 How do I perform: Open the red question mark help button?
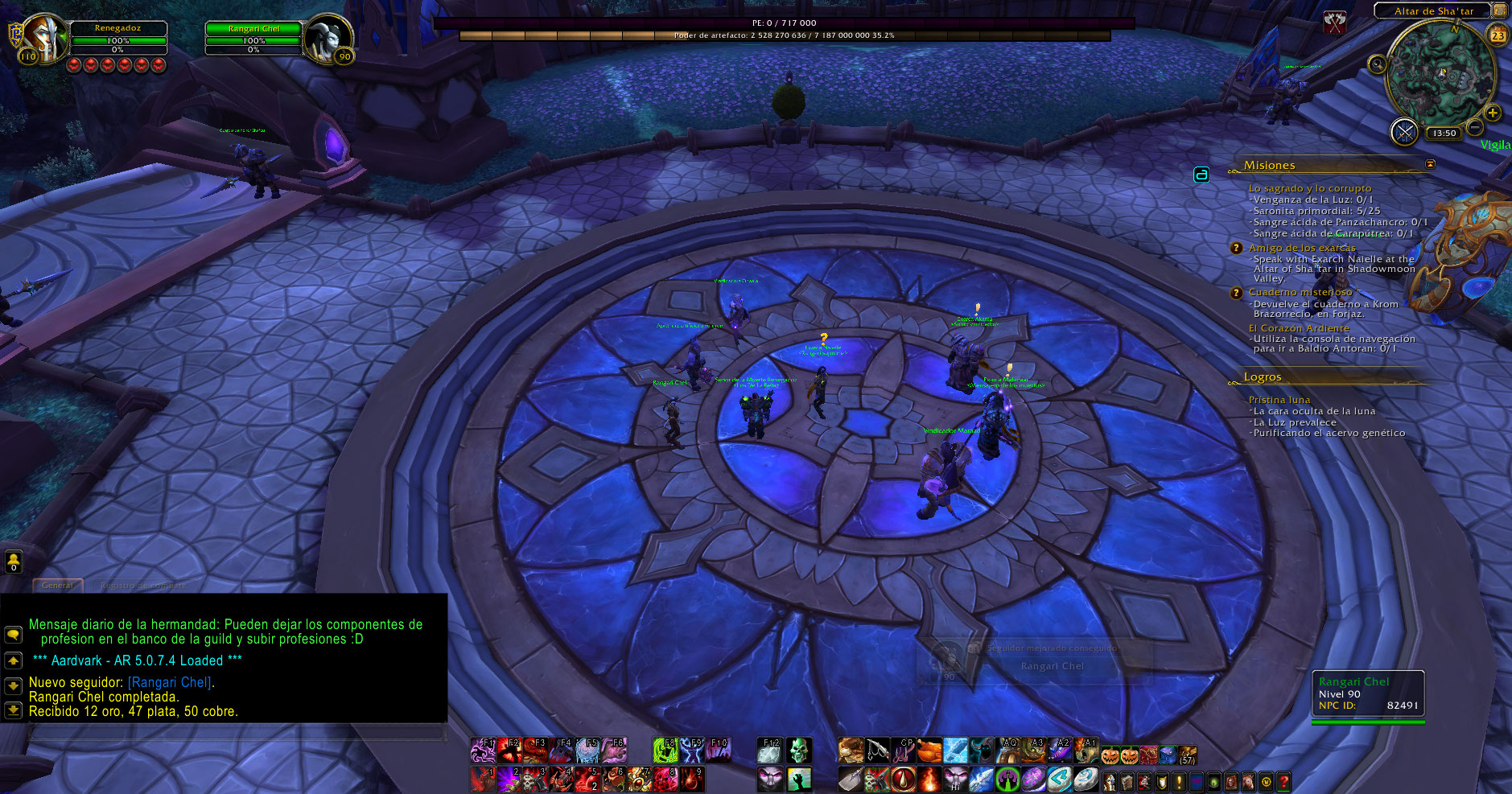coord(1283,781)
